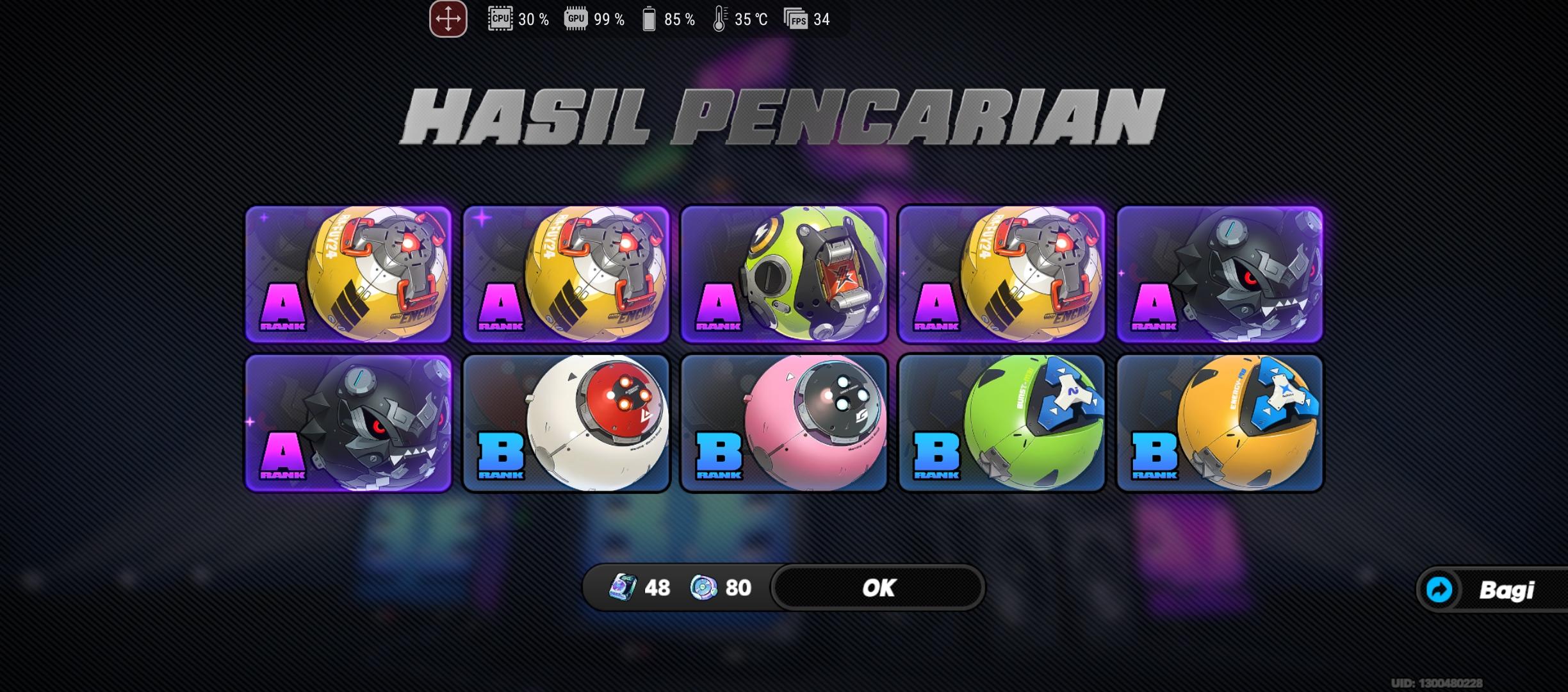Confirm results with the OK button
The height and width of the screenshot is (692, 1568).
pyautogui.click(x=878, y=588)
